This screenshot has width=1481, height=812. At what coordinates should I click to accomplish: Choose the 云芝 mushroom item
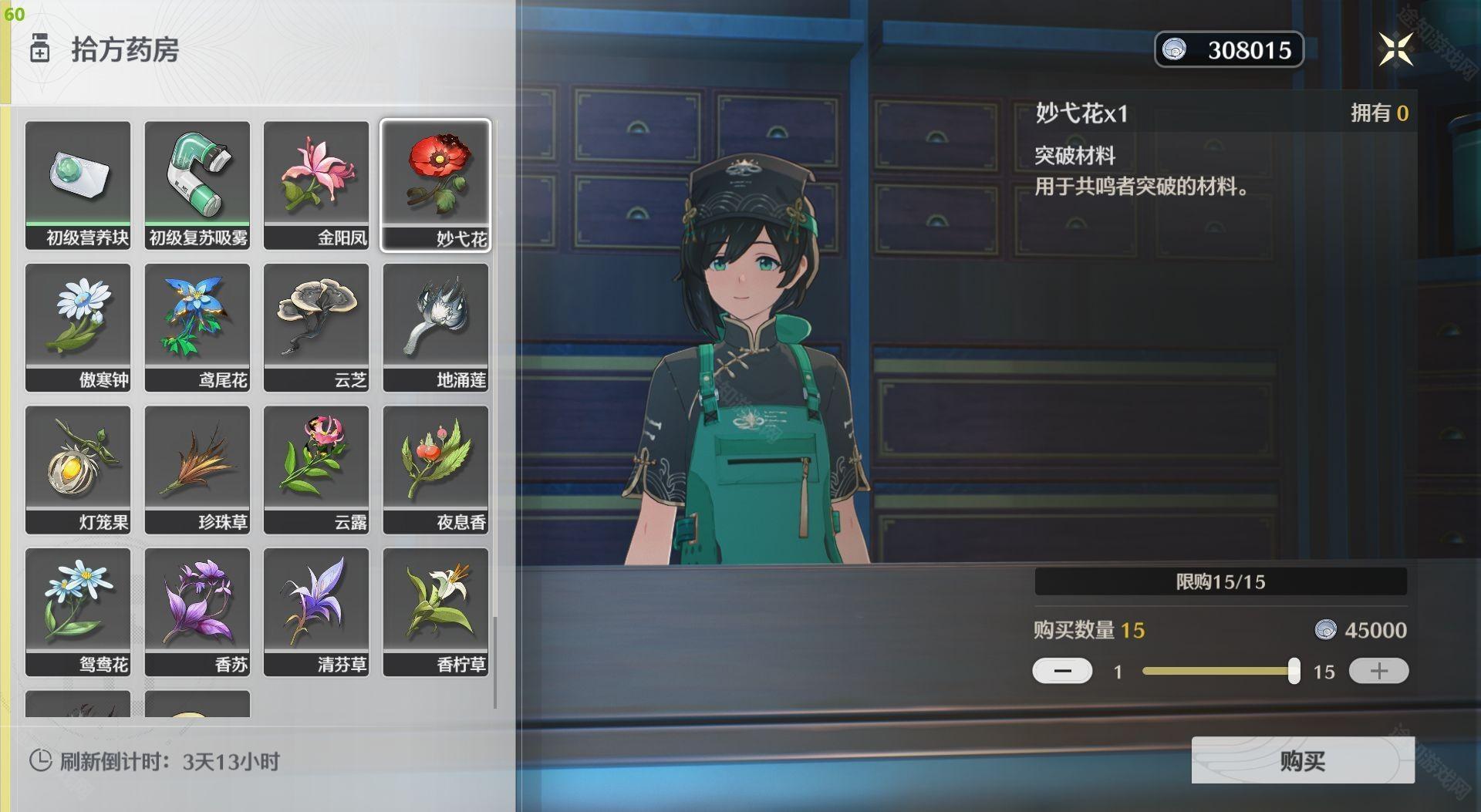[316, 327]
